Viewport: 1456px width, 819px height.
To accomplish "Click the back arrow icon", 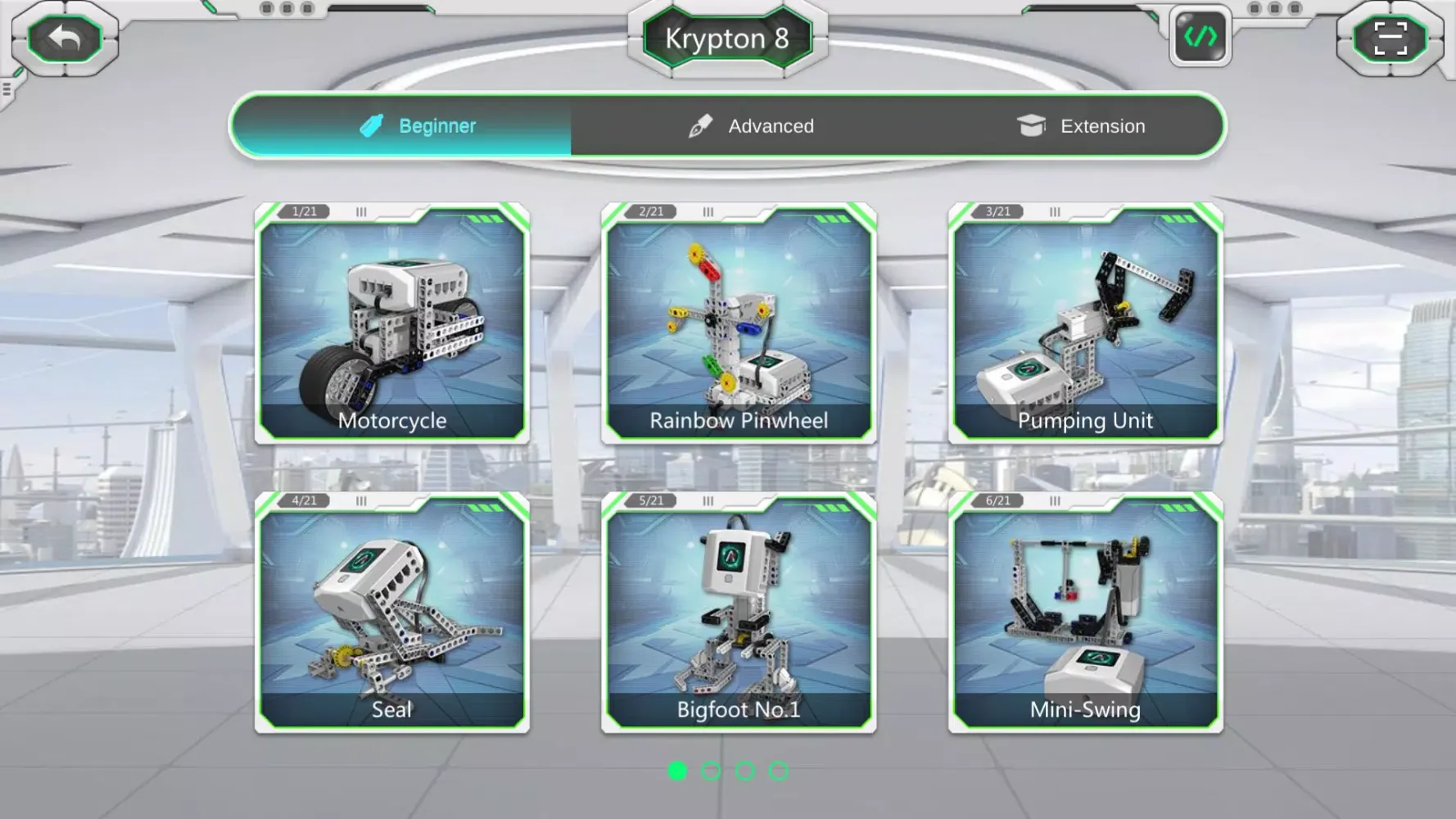I will [66, 38].
